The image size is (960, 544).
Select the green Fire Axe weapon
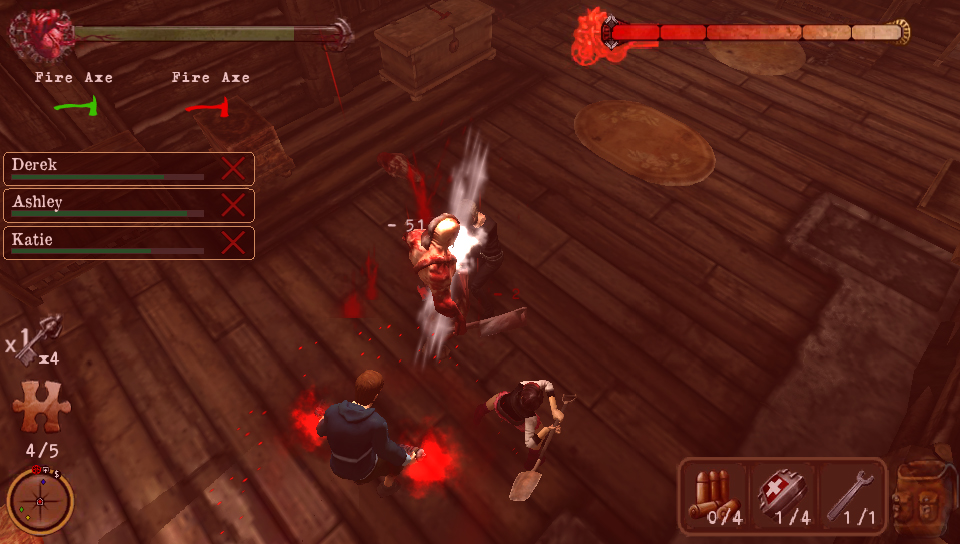(x=75, y=106)
